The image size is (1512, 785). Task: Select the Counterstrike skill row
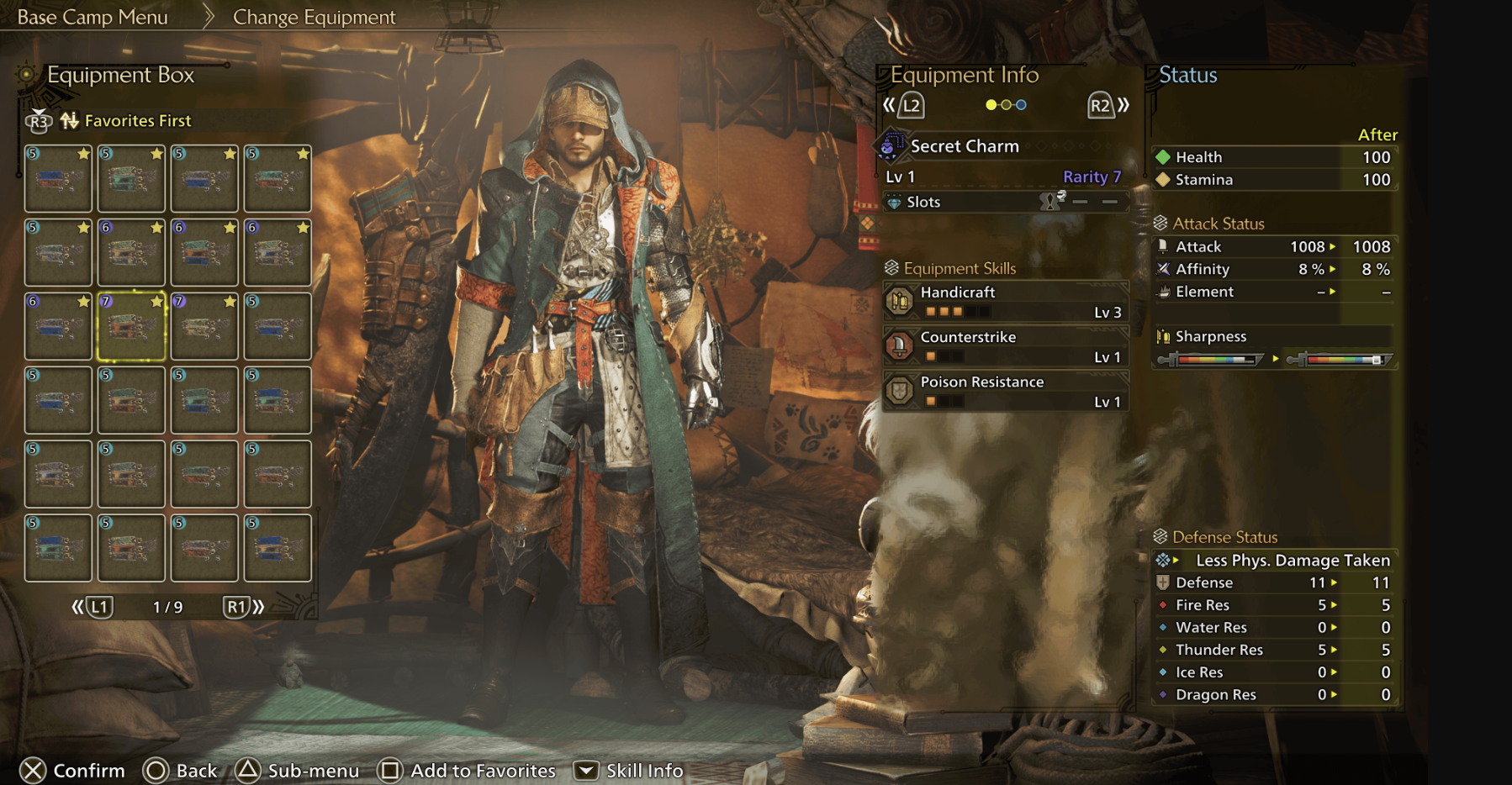pos(1005,345)
